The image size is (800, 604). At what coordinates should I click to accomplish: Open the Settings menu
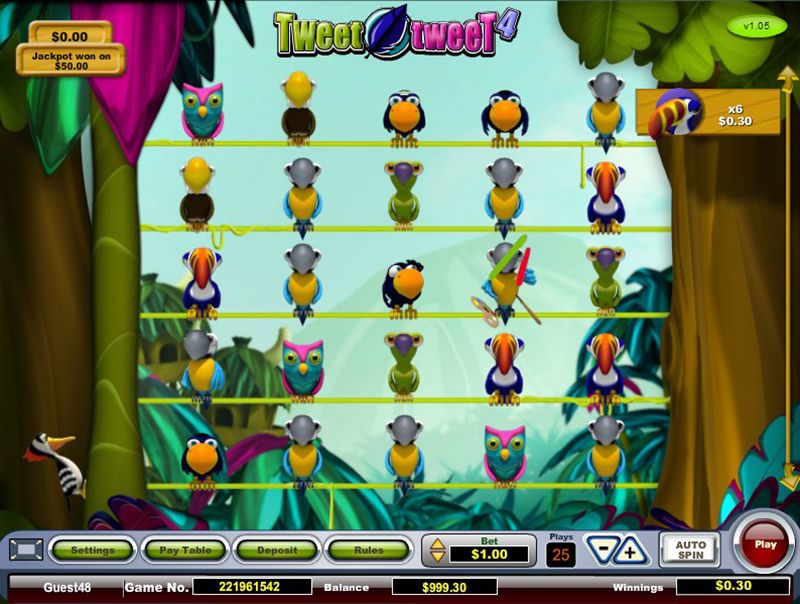(x=92, y=550)
